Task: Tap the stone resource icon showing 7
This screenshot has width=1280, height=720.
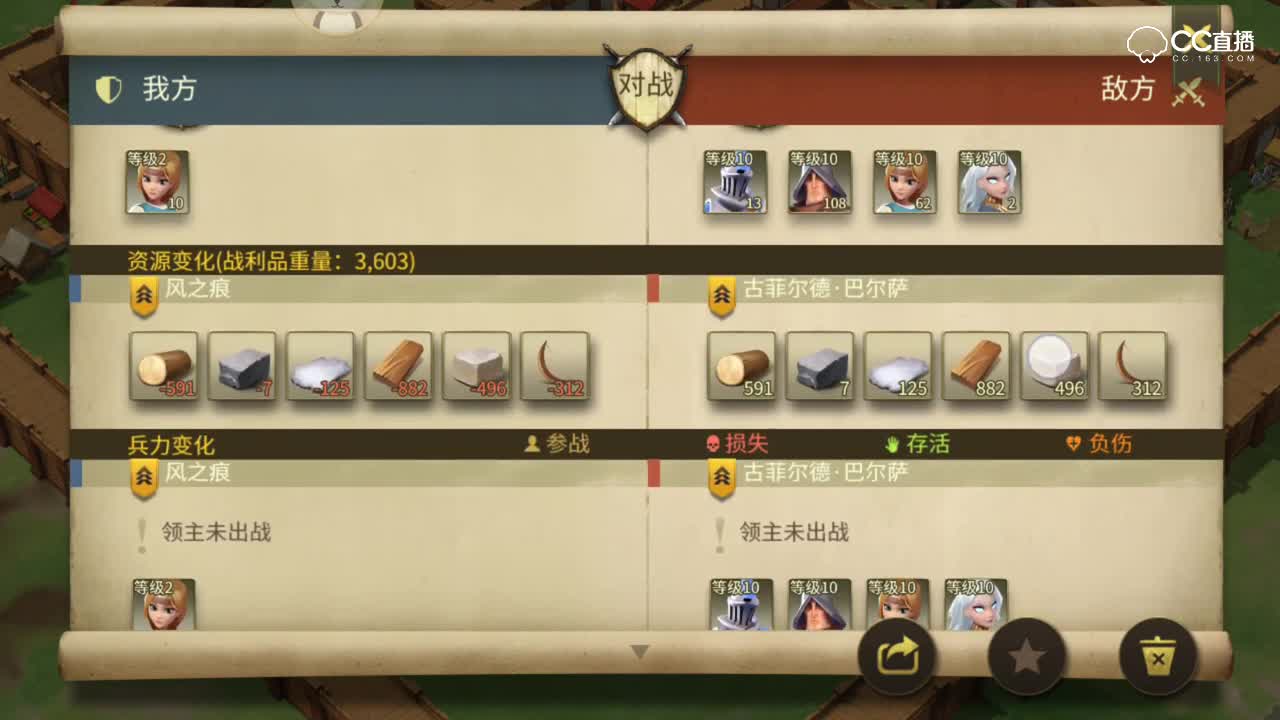Action: (820, 367)
